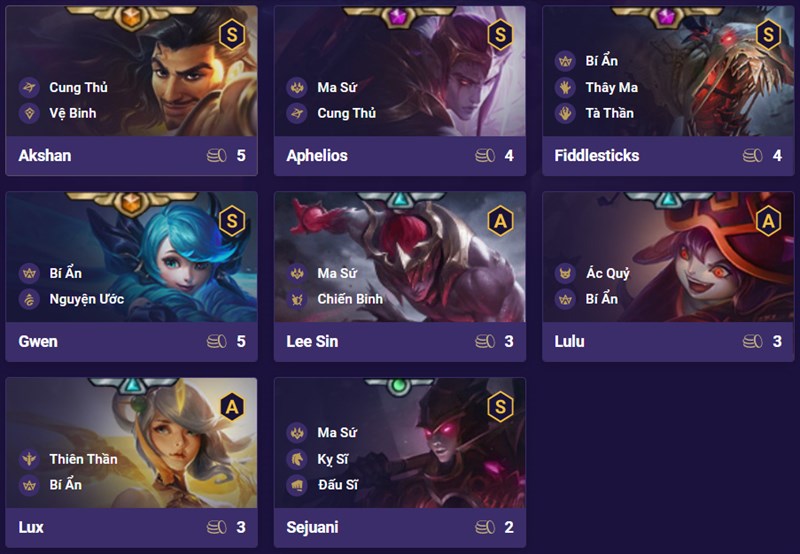Click the Thầy Ma trait on Fiddlesticks
The width and height of the screenshot is (800, 554).
(x=612, y=87)
